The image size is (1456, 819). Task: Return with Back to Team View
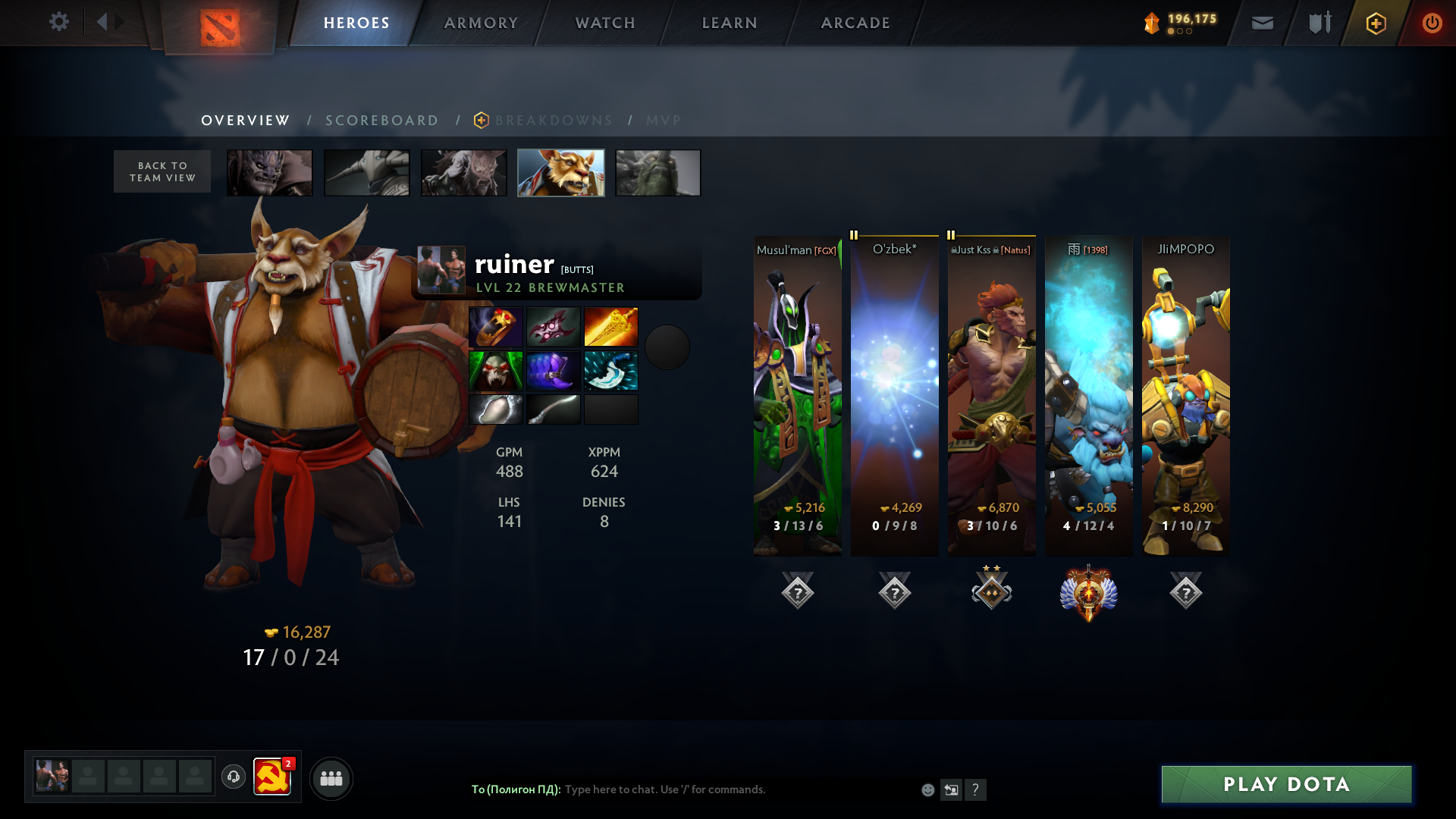click(x=162, y=171)
